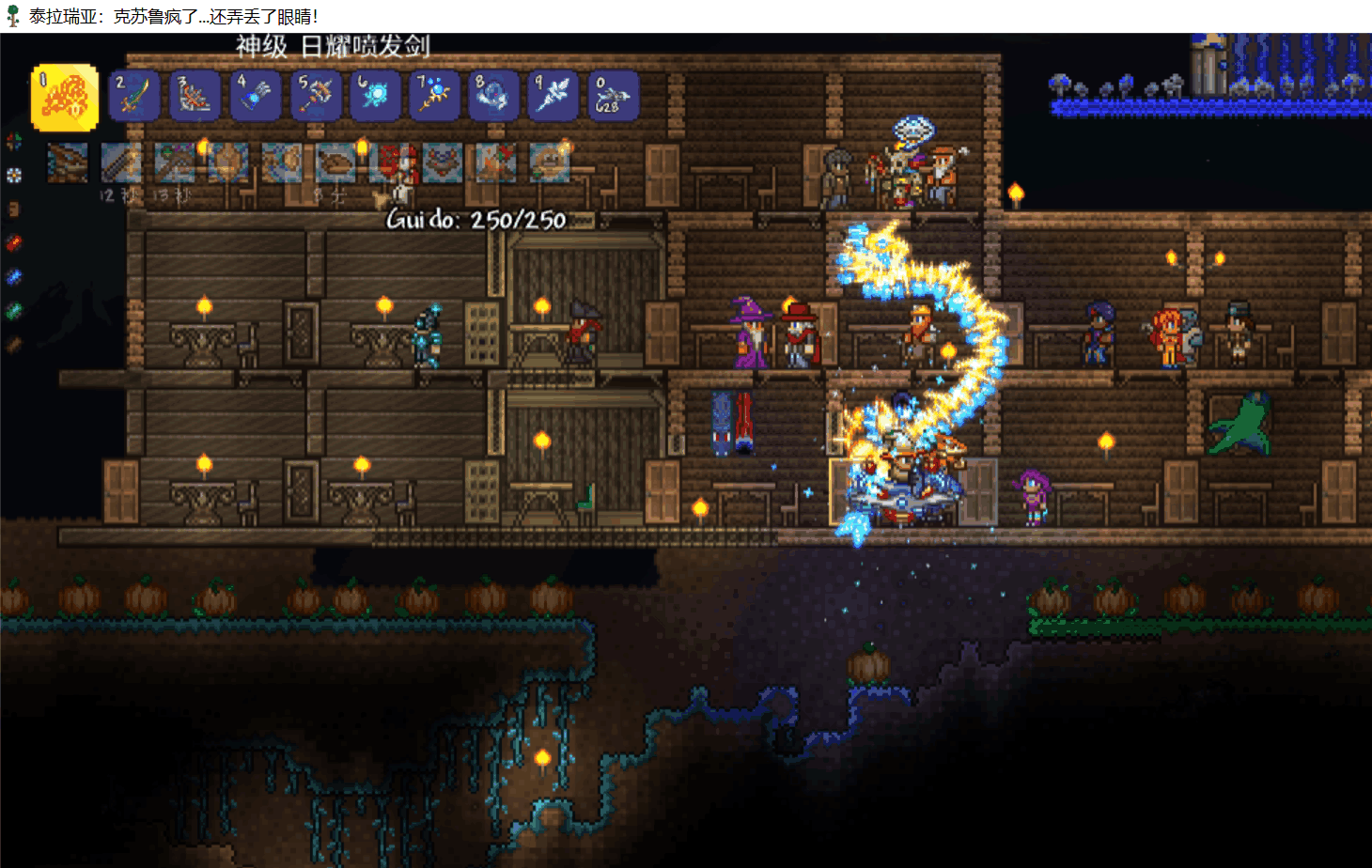Choose the blue-gem staff in hotbar slot 7

[x=435, y=96]
